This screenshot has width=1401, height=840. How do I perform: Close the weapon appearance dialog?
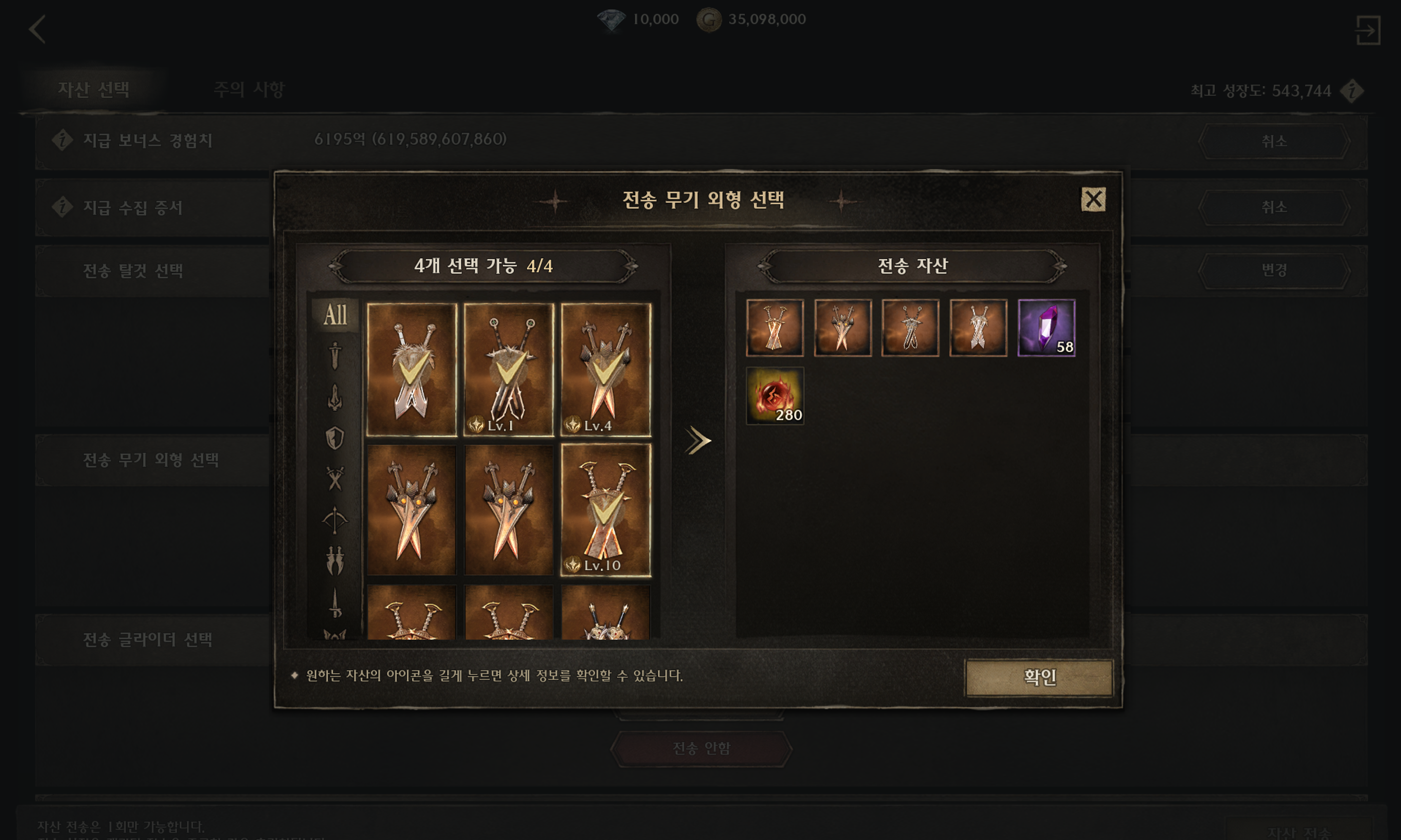click(1093, 199)
